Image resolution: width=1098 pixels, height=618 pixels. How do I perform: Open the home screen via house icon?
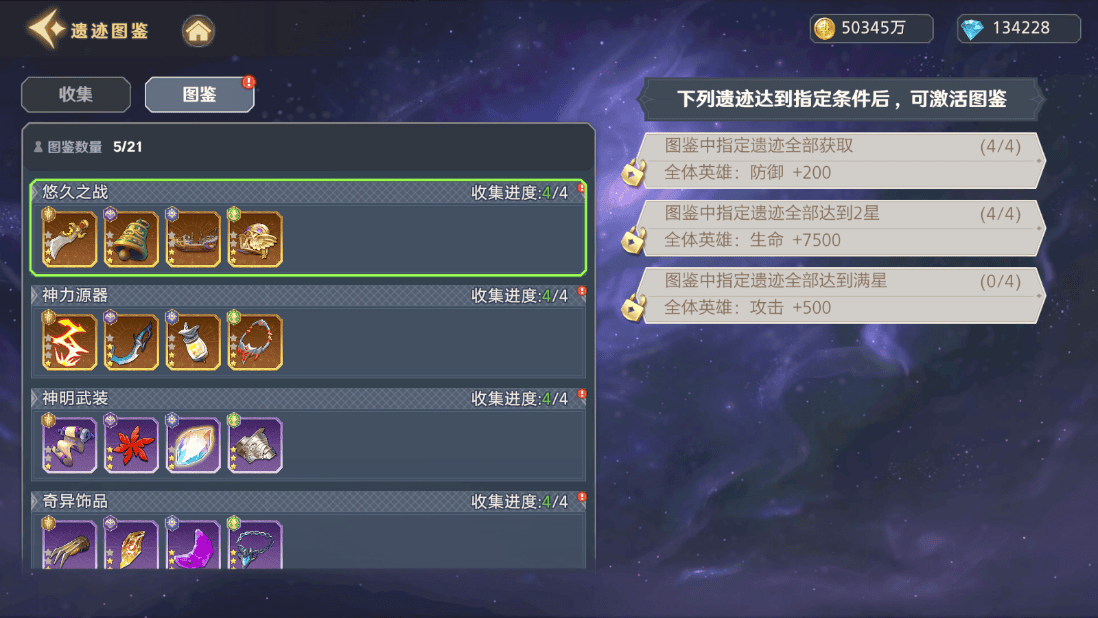coord(198,30)
